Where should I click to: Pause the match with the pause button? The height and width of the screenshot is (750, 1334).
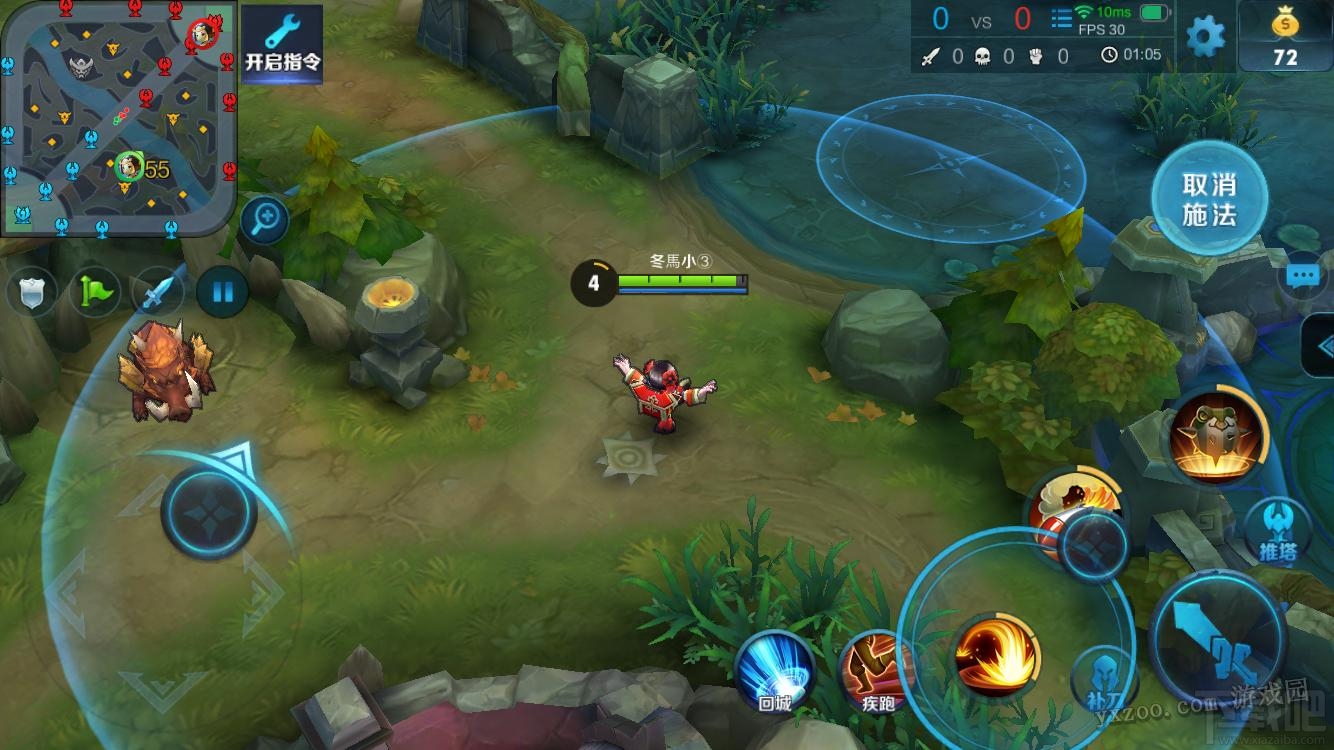tap(222, 293)
